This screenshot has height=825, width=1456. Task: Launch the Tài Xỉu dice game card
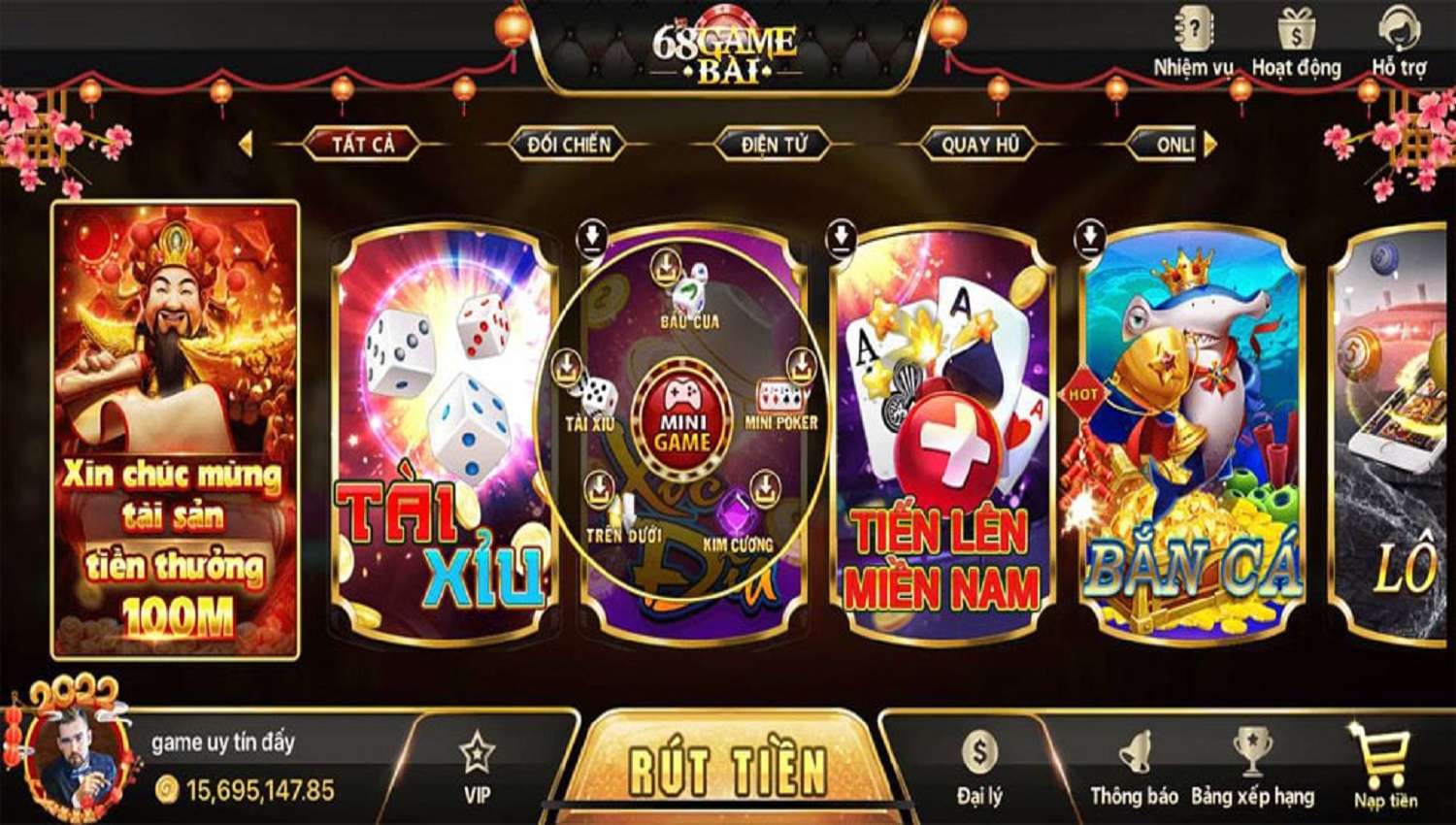[445, 435]
